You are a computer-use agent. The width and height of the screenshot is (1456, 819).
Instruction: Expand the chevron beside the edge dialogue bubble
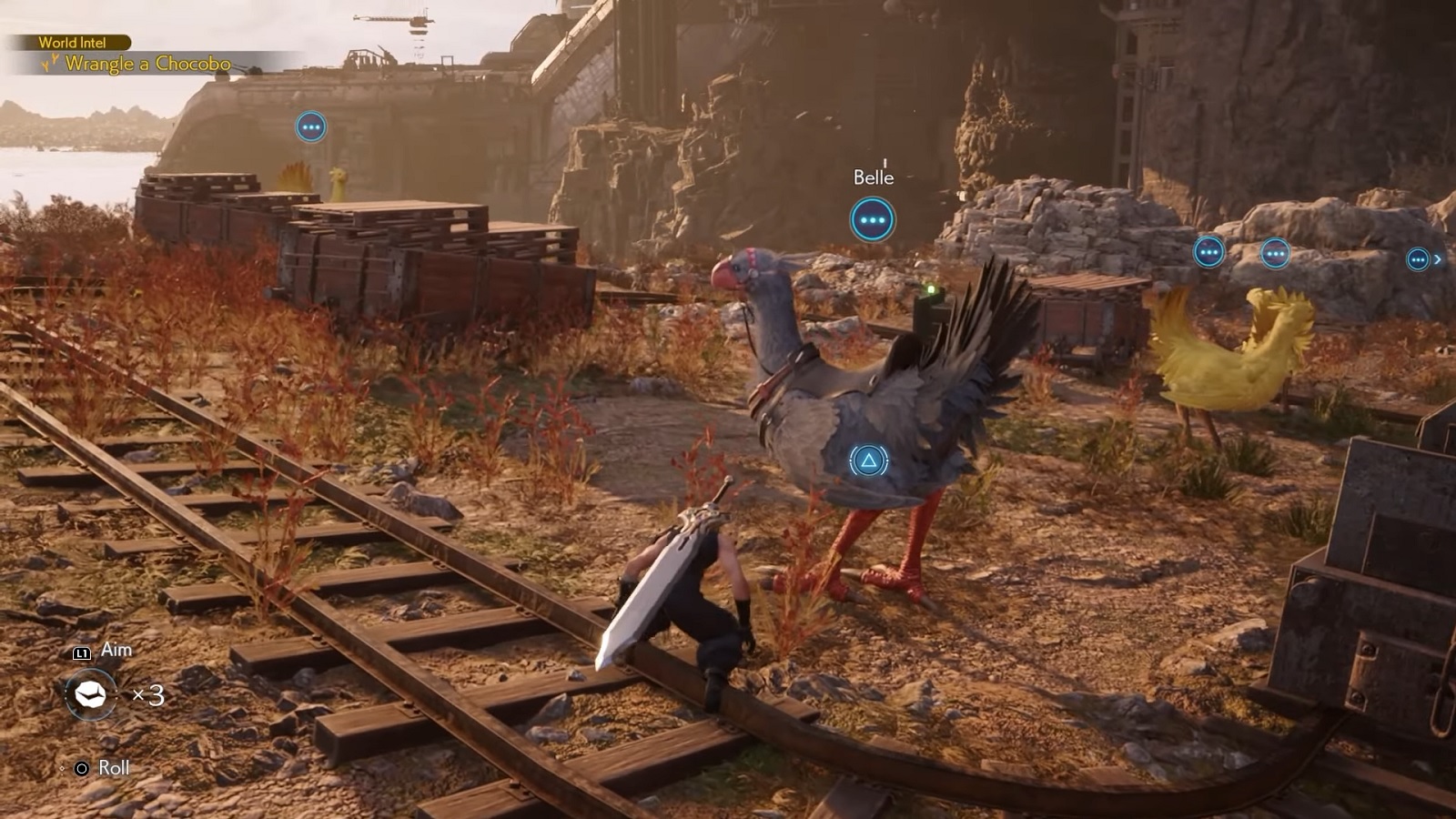pyautogui.click(x=1438, y=258)
